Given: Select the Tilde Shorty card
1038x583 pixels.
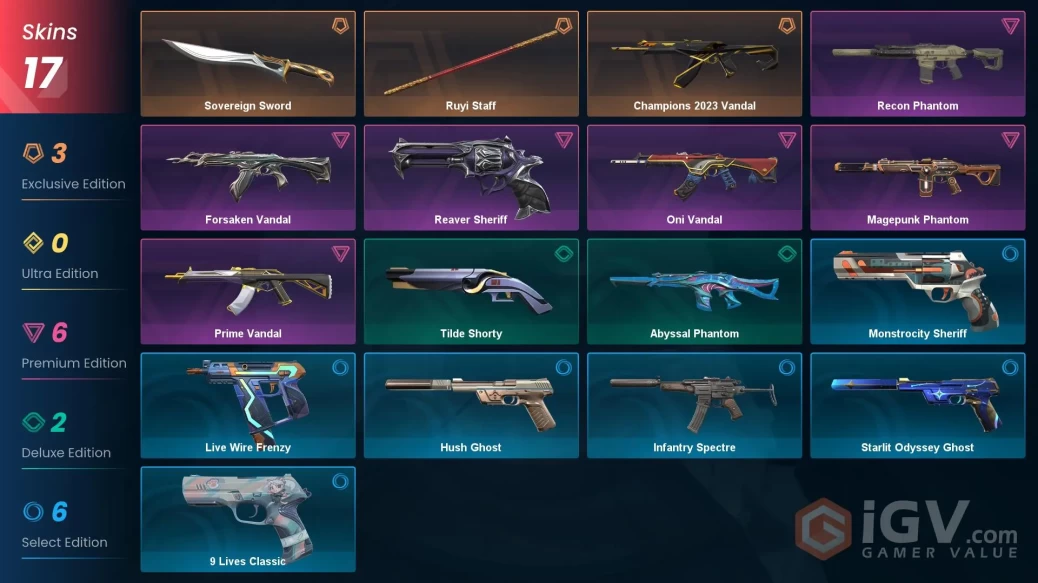Looking at the screenshot, I should [471, 292].
